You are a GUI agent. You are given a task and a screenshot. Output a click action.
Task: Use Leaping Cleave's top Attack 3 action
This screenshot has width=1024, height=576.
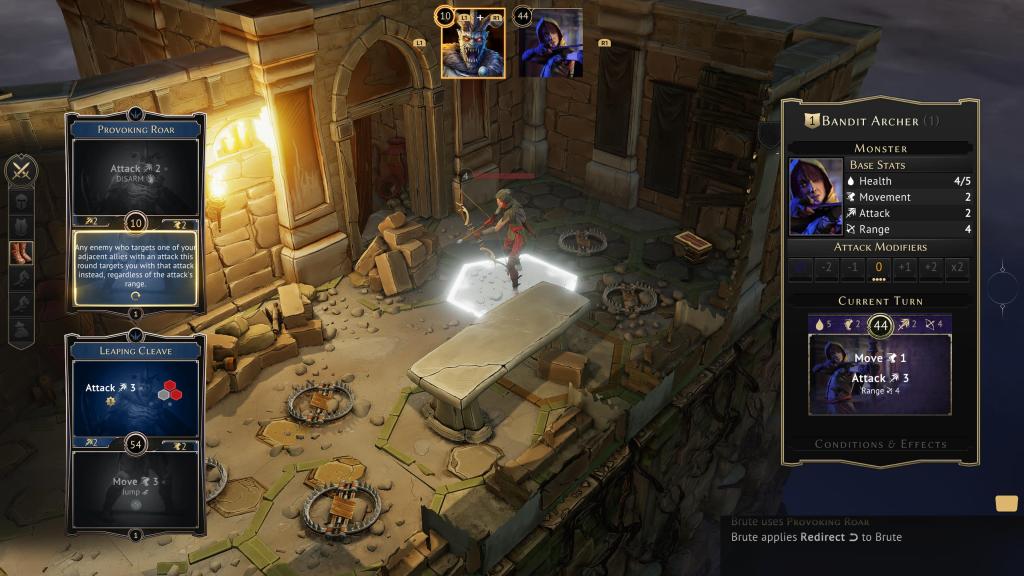point(135,392)
